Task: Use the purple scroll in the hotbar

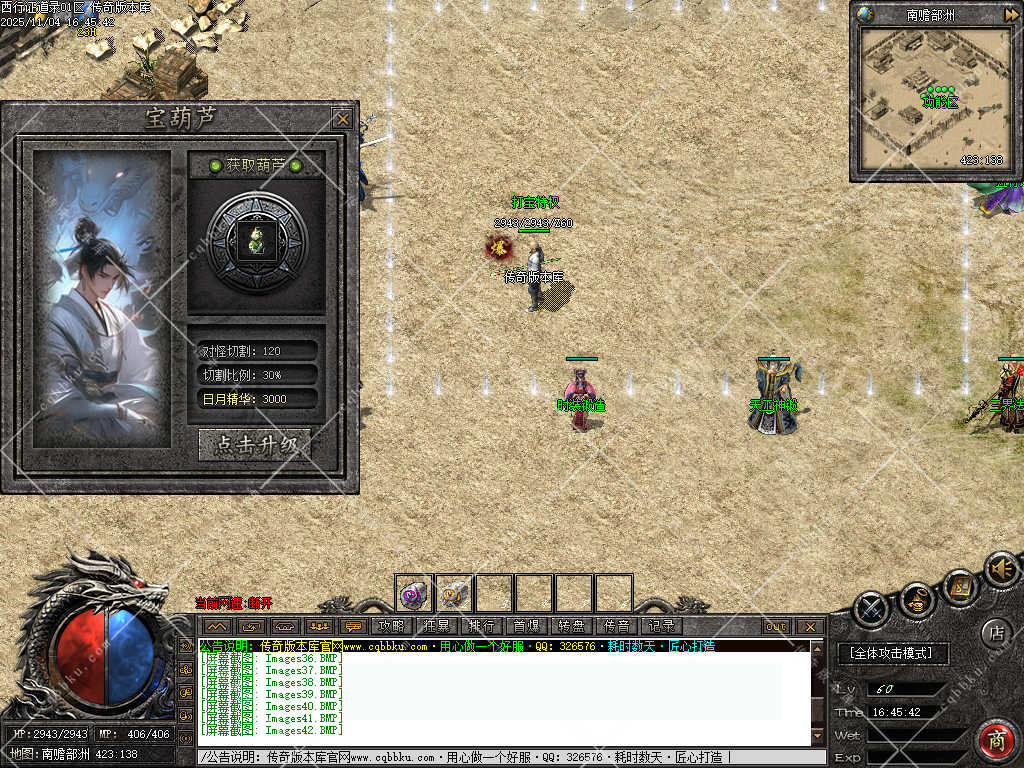Action: click(x=414, y=593)
